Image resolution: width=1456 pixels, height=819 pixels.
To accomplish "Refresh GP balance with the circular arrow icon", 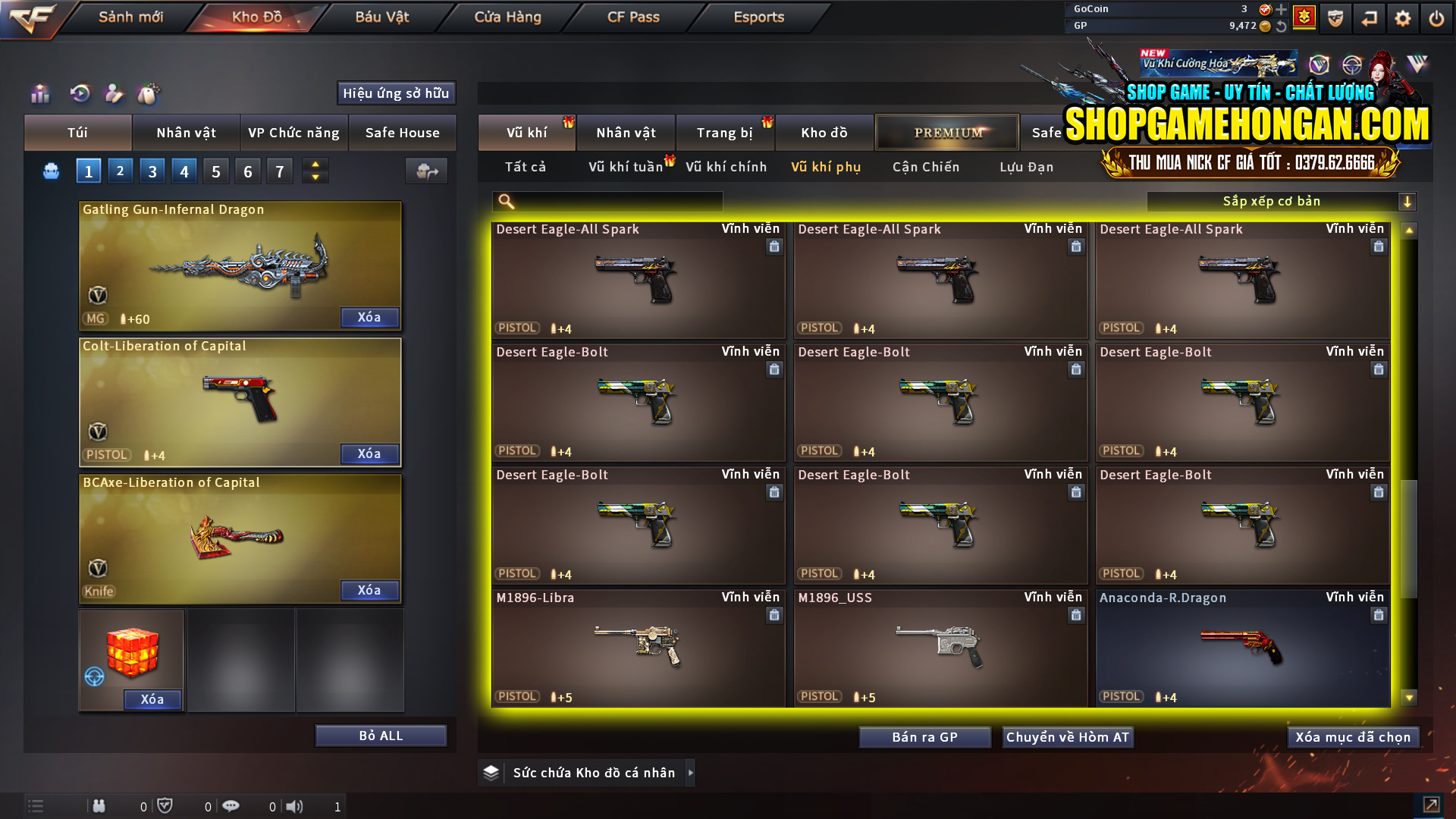I will click(1283, 25).
